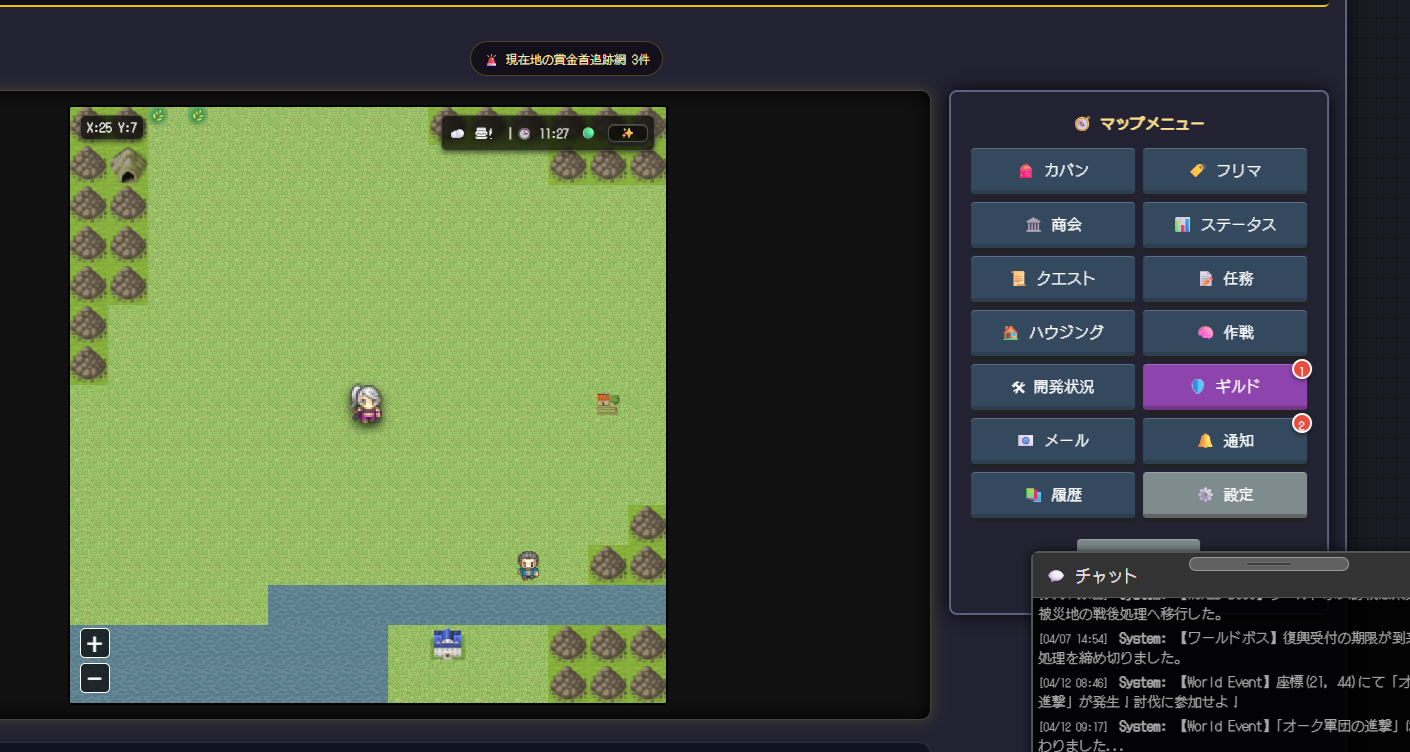The width and height of the screenshot is (1410, 752).
Task: Open the 履歴 history log
Action: [1052, 495]
